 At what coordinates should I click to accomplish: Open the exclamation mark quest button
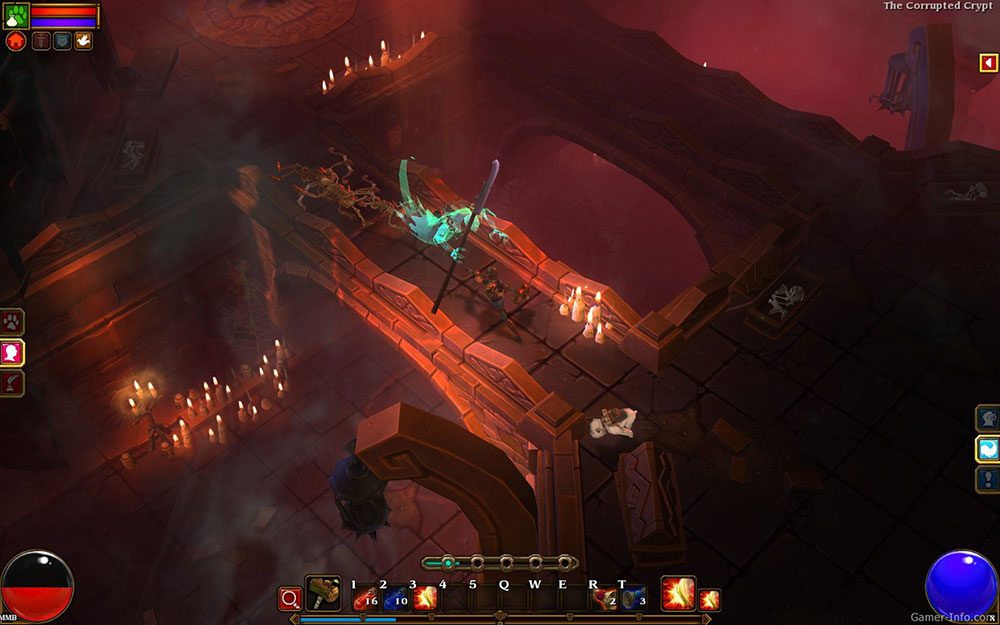coord(987,478)
